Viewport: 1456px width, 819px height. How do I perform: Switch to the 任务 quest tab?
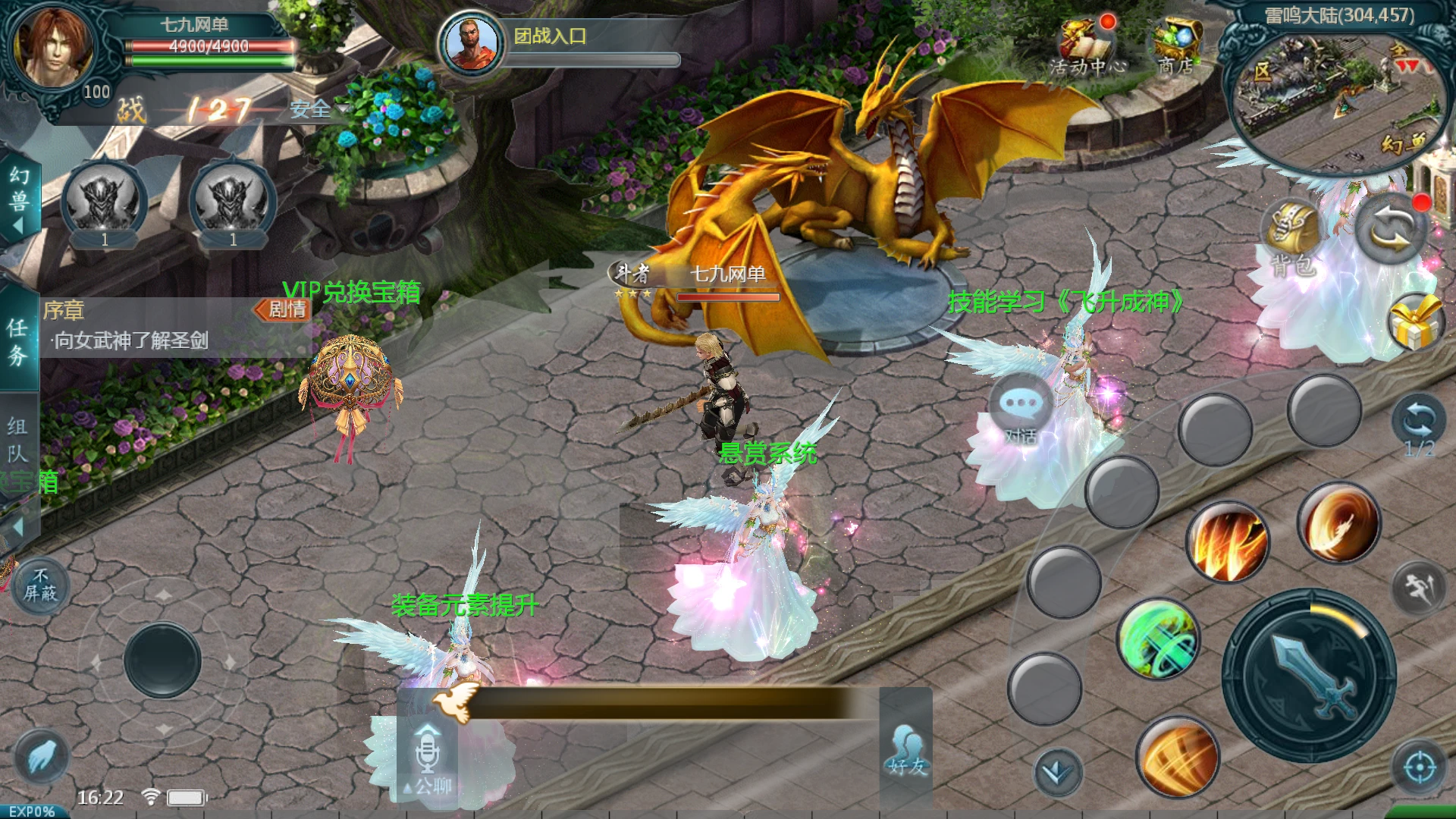(18, 341)
